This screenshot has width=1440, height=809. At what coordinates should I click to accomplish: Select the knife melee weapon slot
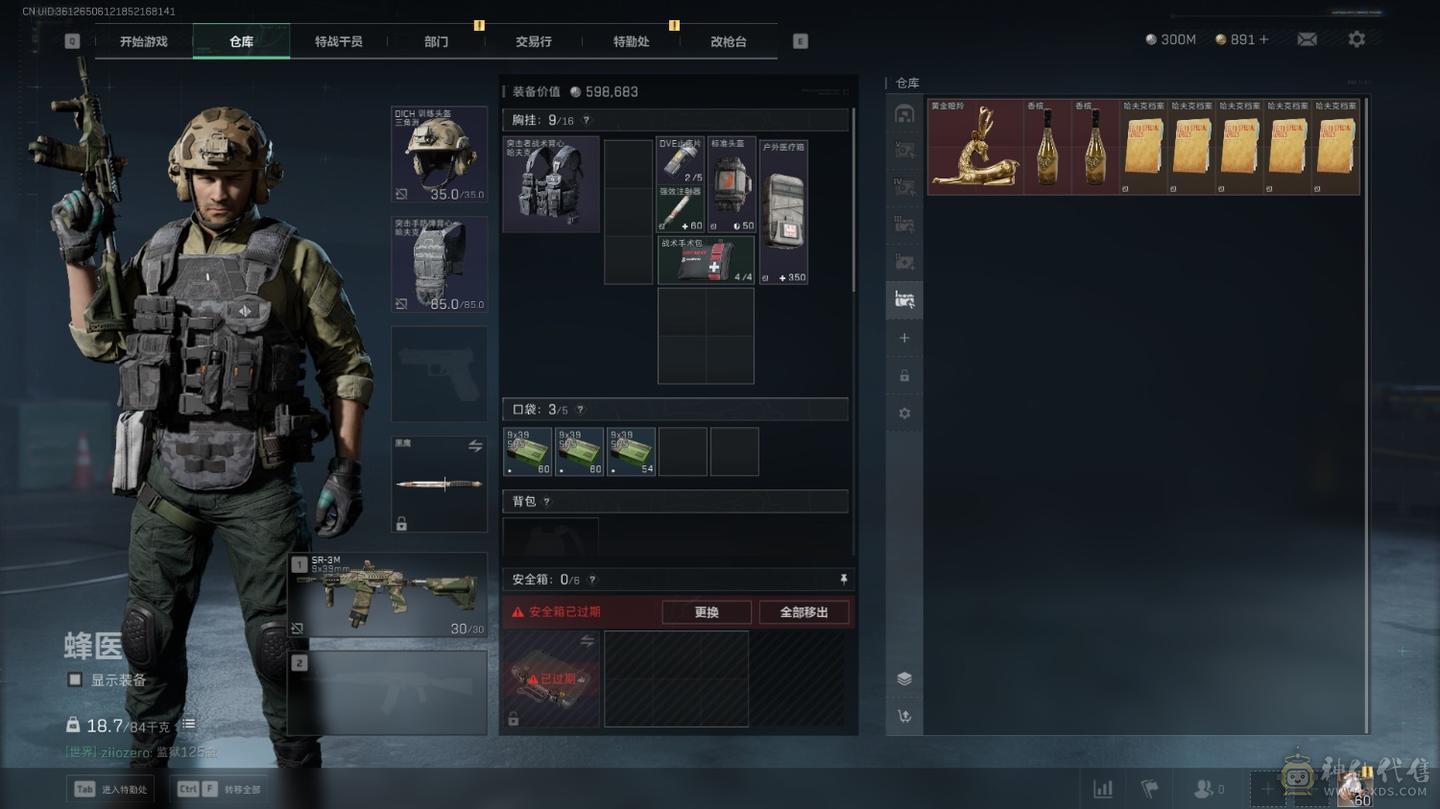click(x=439, y=484)
